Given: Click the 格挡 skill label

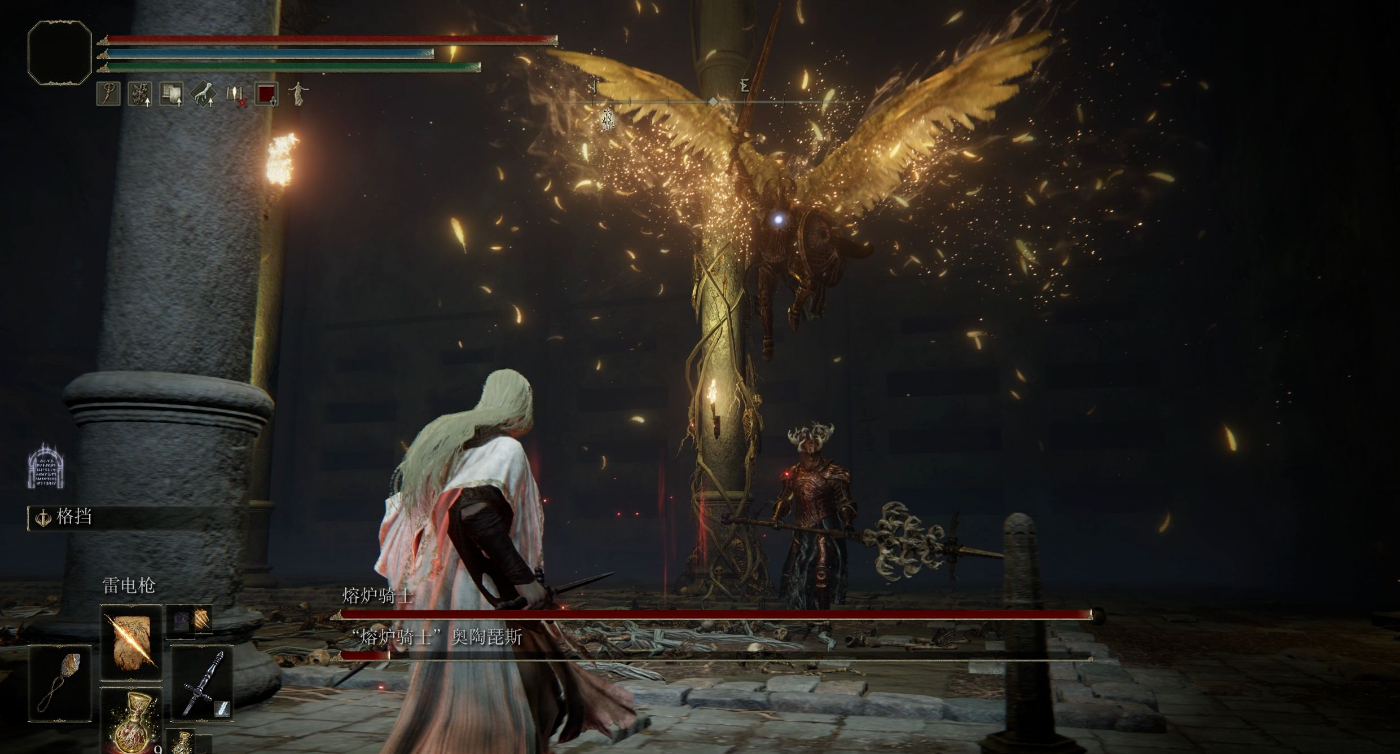Looking at the screenshot, I should coord(73,517).
